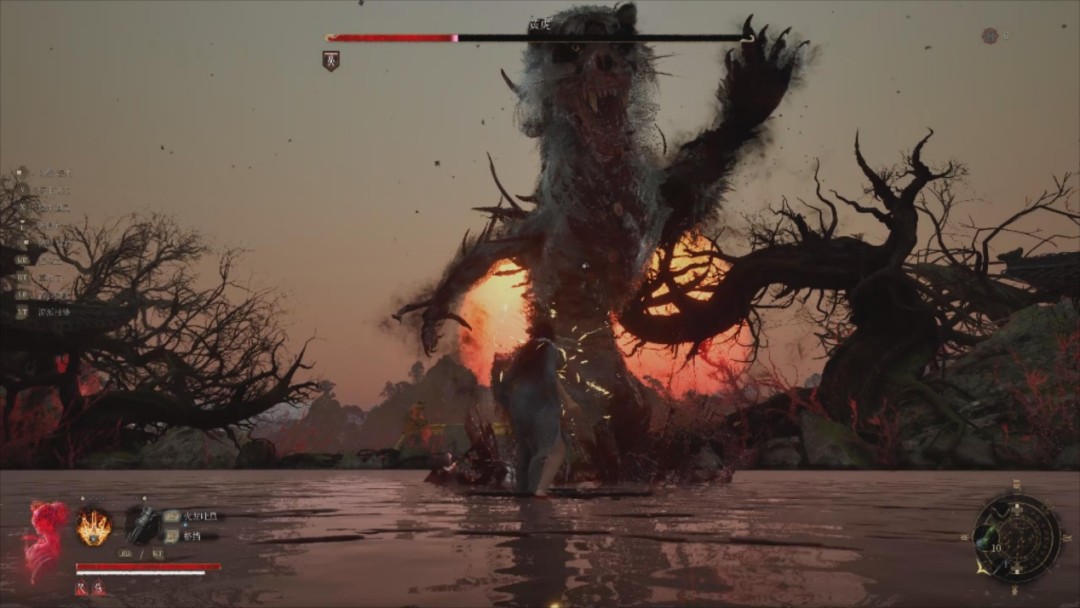Click the small round emblem in top-right

pyautogui.click(x=989, y=36)
